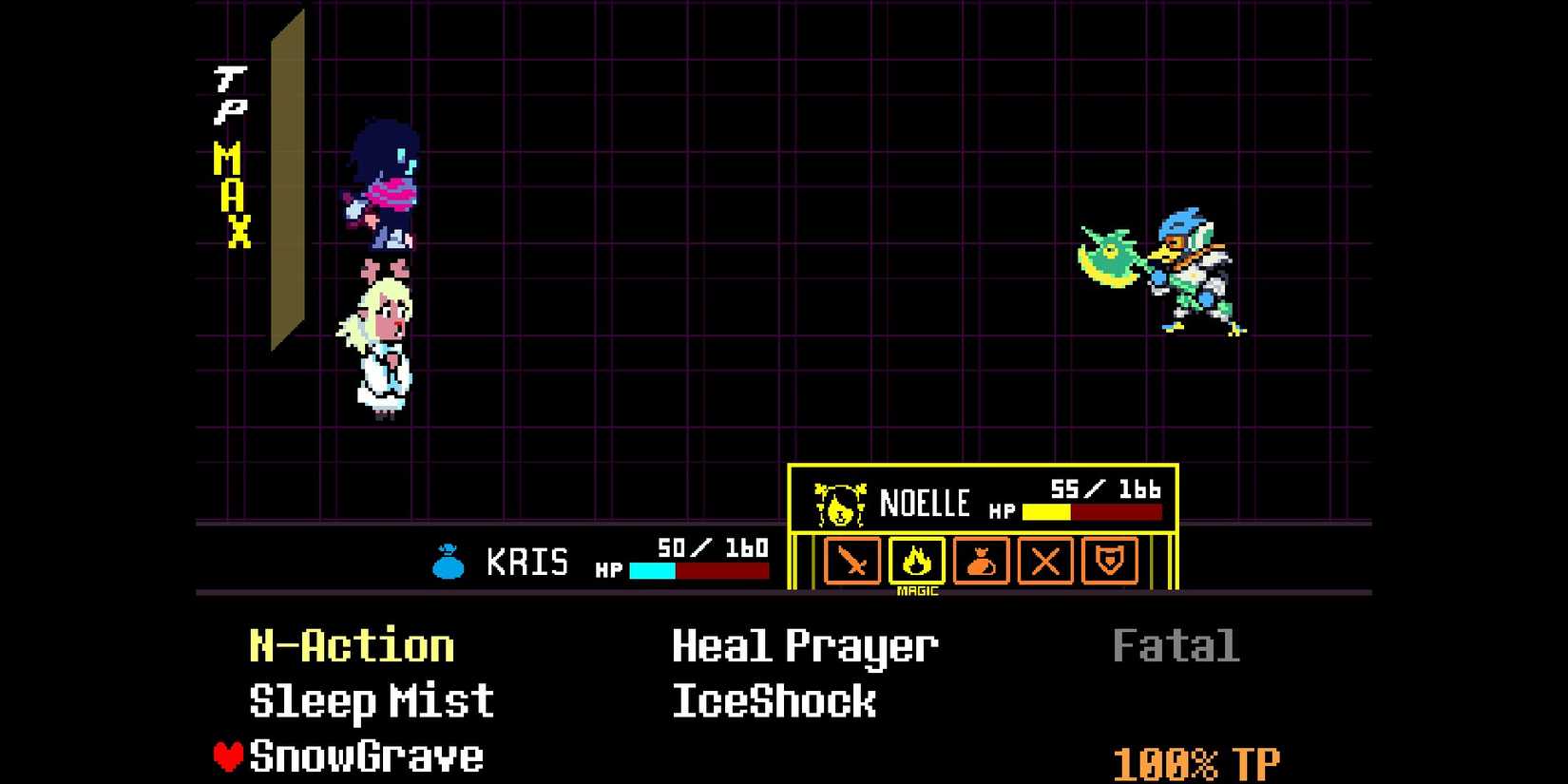Choose the IceShock spell
The image size is (1568, 784).
point(772,700)
